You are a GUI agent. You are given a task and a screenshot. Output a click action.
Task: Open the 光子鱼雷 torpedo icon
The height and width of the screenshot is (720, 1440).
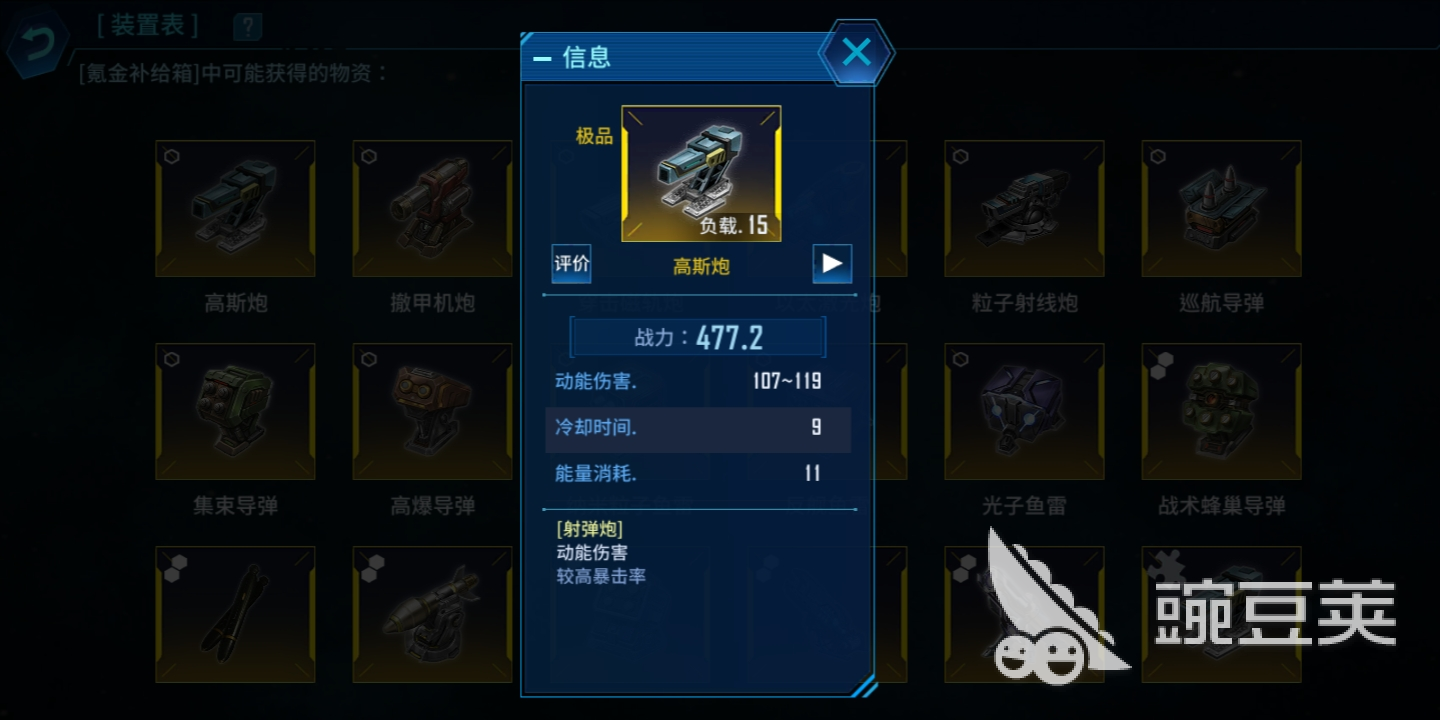pyautogui.click(x=1023, y=410)
